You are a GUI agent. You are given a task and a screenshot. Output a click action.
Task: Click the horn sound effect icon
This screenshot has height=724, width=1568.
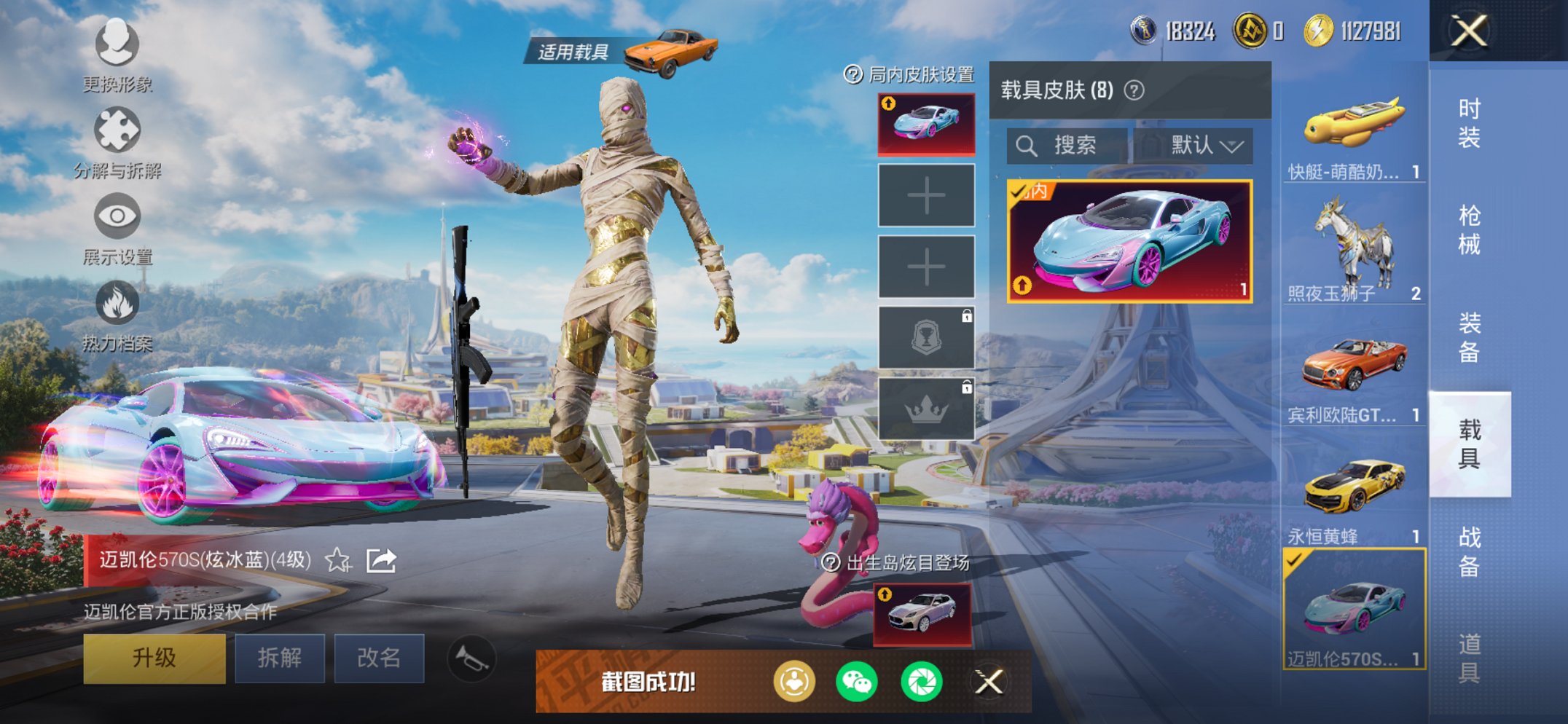click(x=474, y=657)
